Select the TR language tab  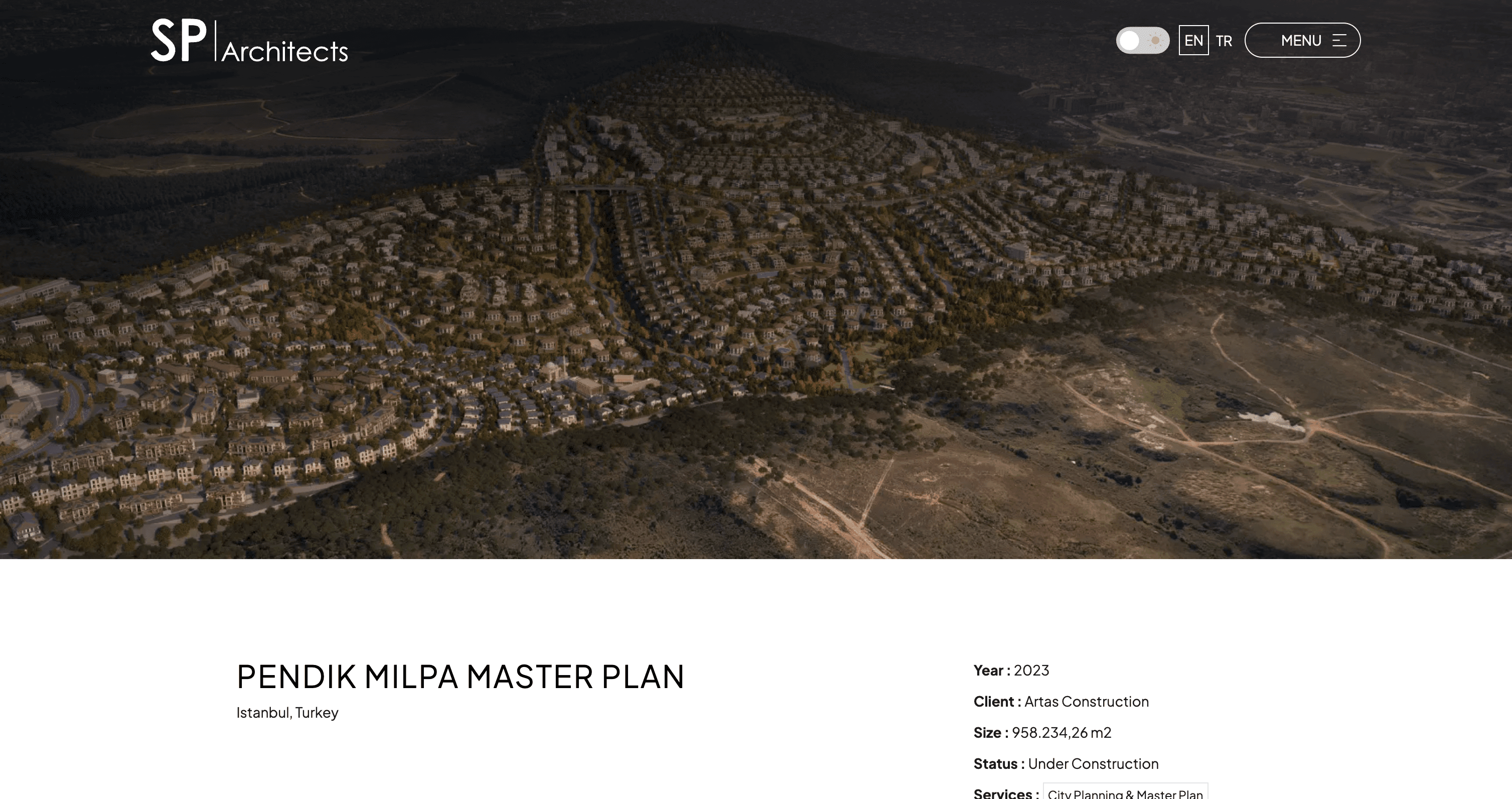click(x=1224, y=41)
